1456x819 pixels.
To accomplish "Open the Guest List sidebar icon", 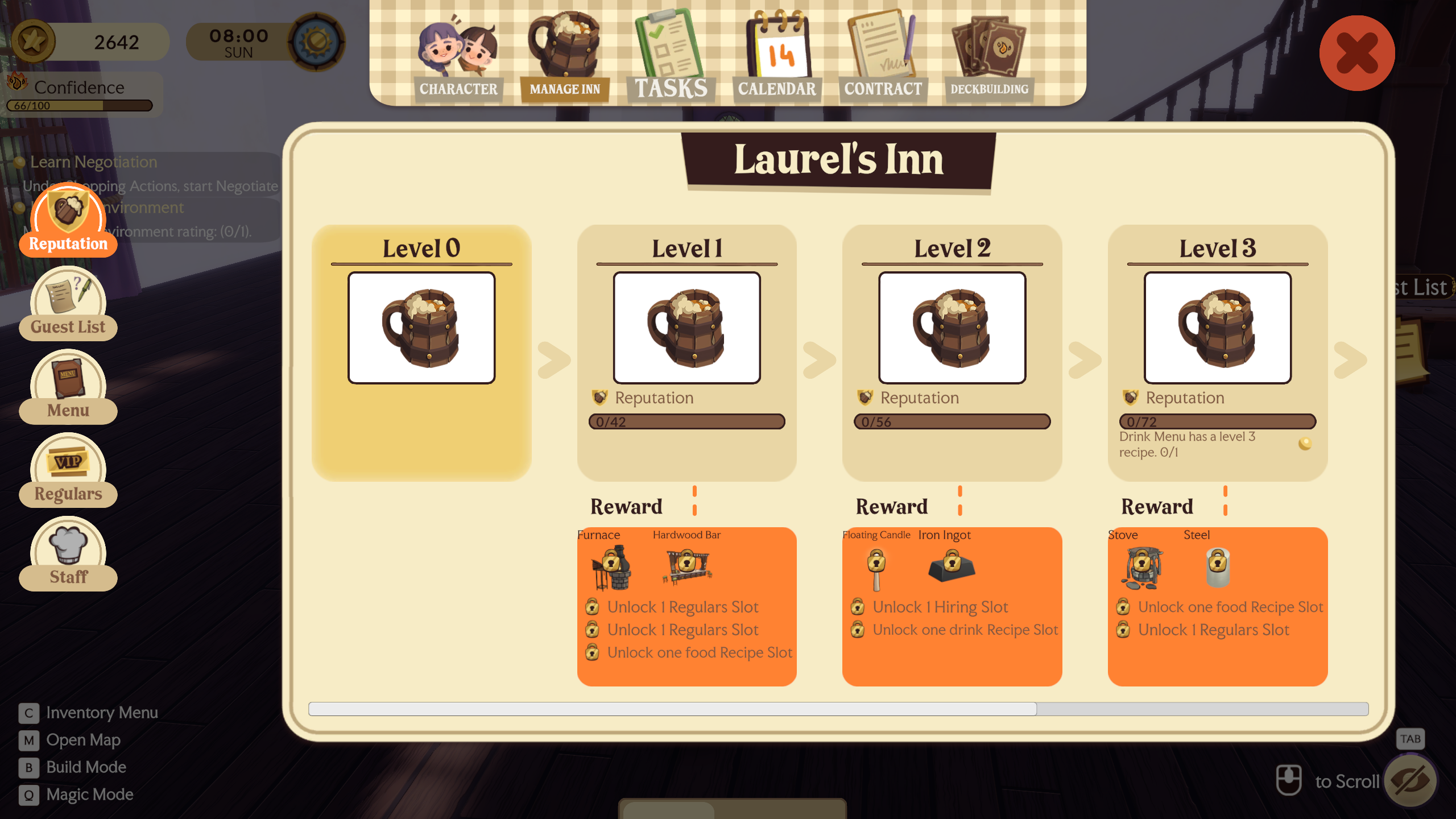I will (x=68, y=301).
